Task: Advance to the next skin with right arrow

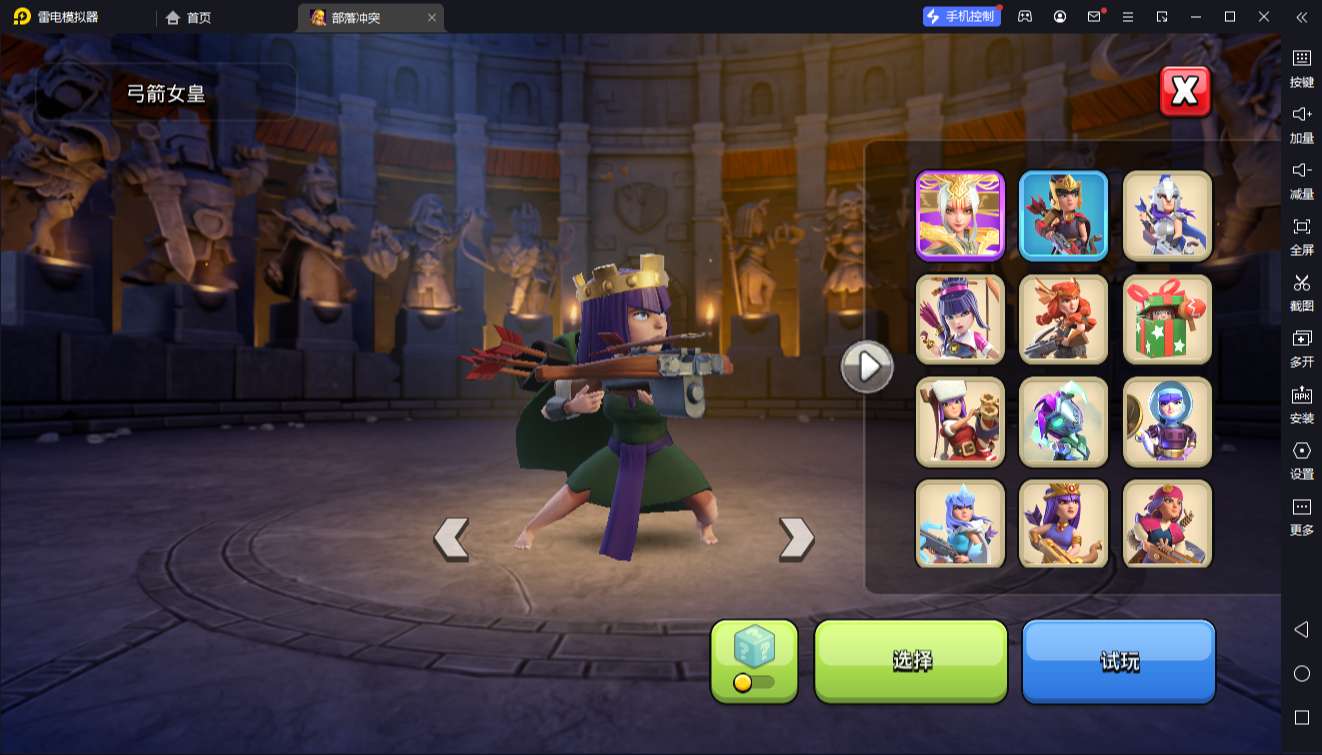Action: tap(796, 538)
